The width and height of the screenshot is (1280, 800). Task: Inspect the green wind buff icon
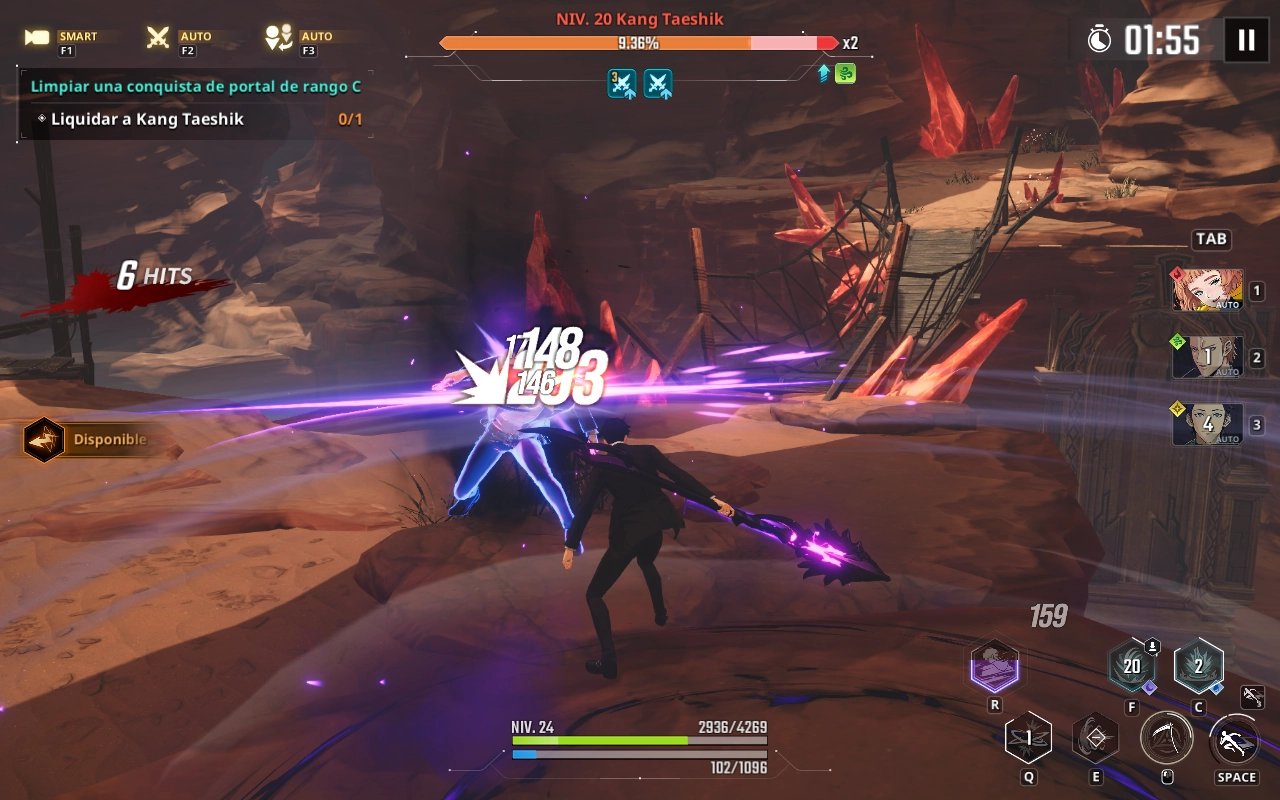coord(845,73)
